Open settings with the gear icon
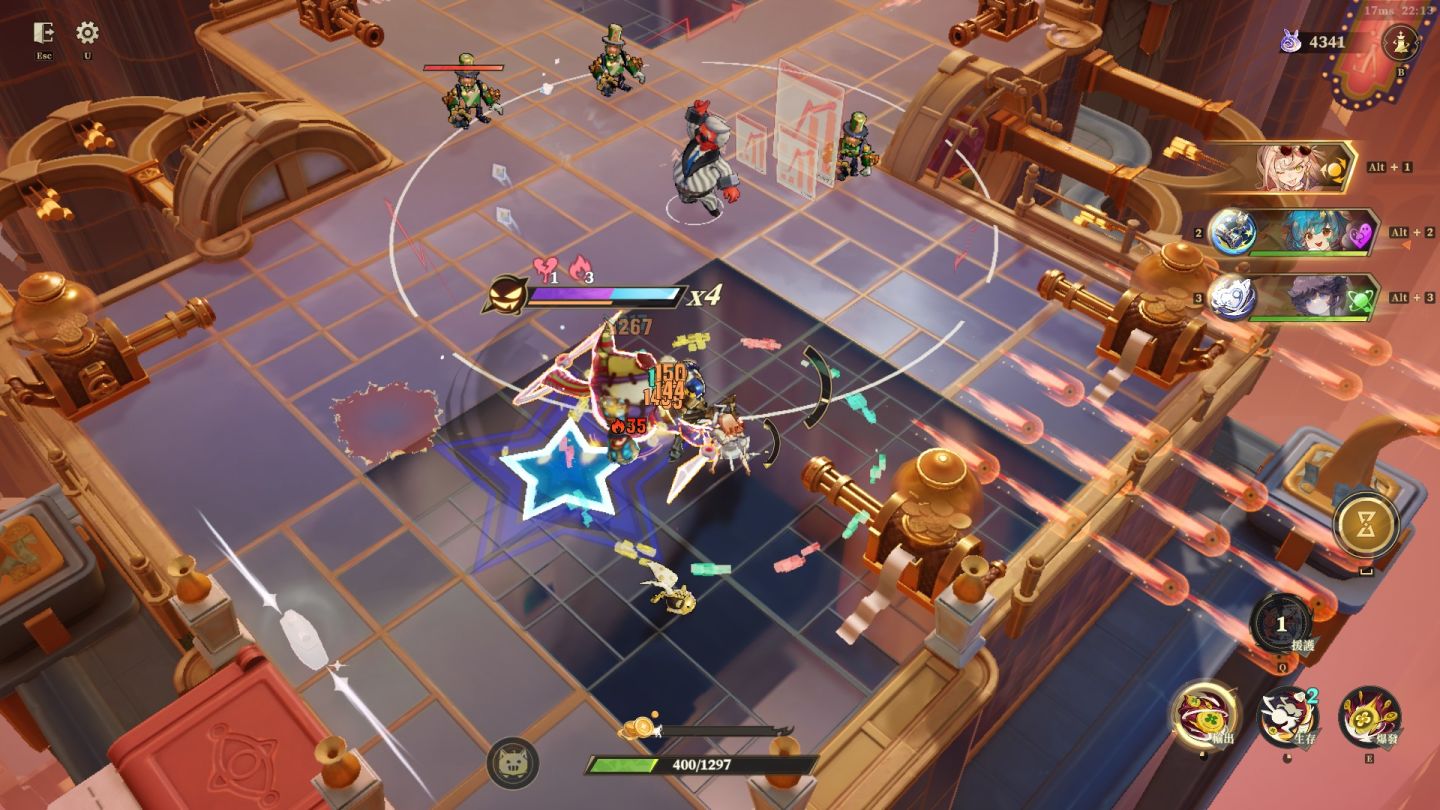This screenshot has width=1440, height=810. (x=88, y=33)
